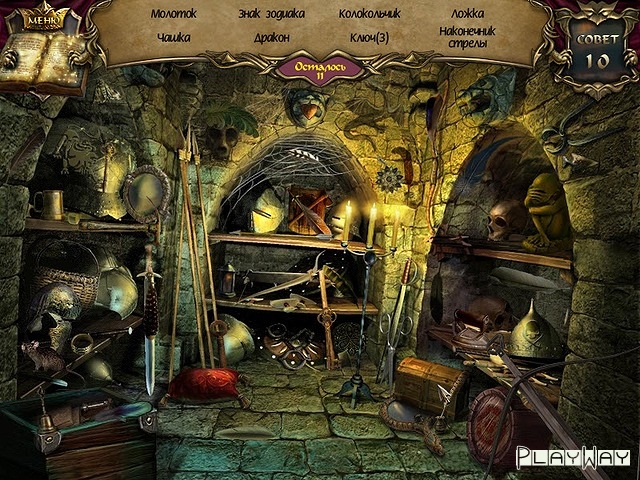This screenshot has width=640, height=480.
Task: Choose Знак зодиака in the find list
Action: point(271,15)
